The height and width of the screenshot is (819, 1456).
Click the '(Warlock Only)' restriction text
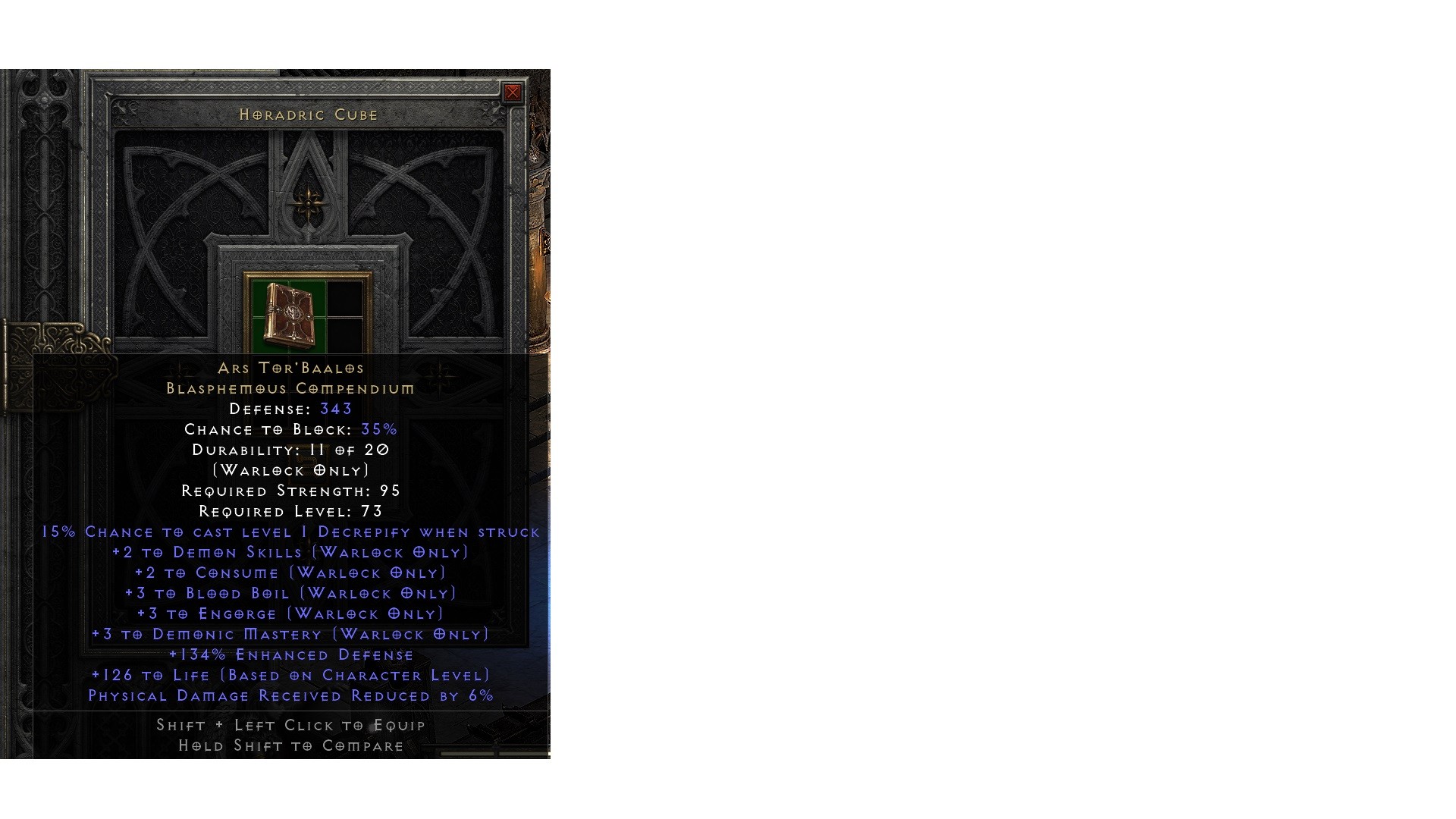(x=290, y=470)
